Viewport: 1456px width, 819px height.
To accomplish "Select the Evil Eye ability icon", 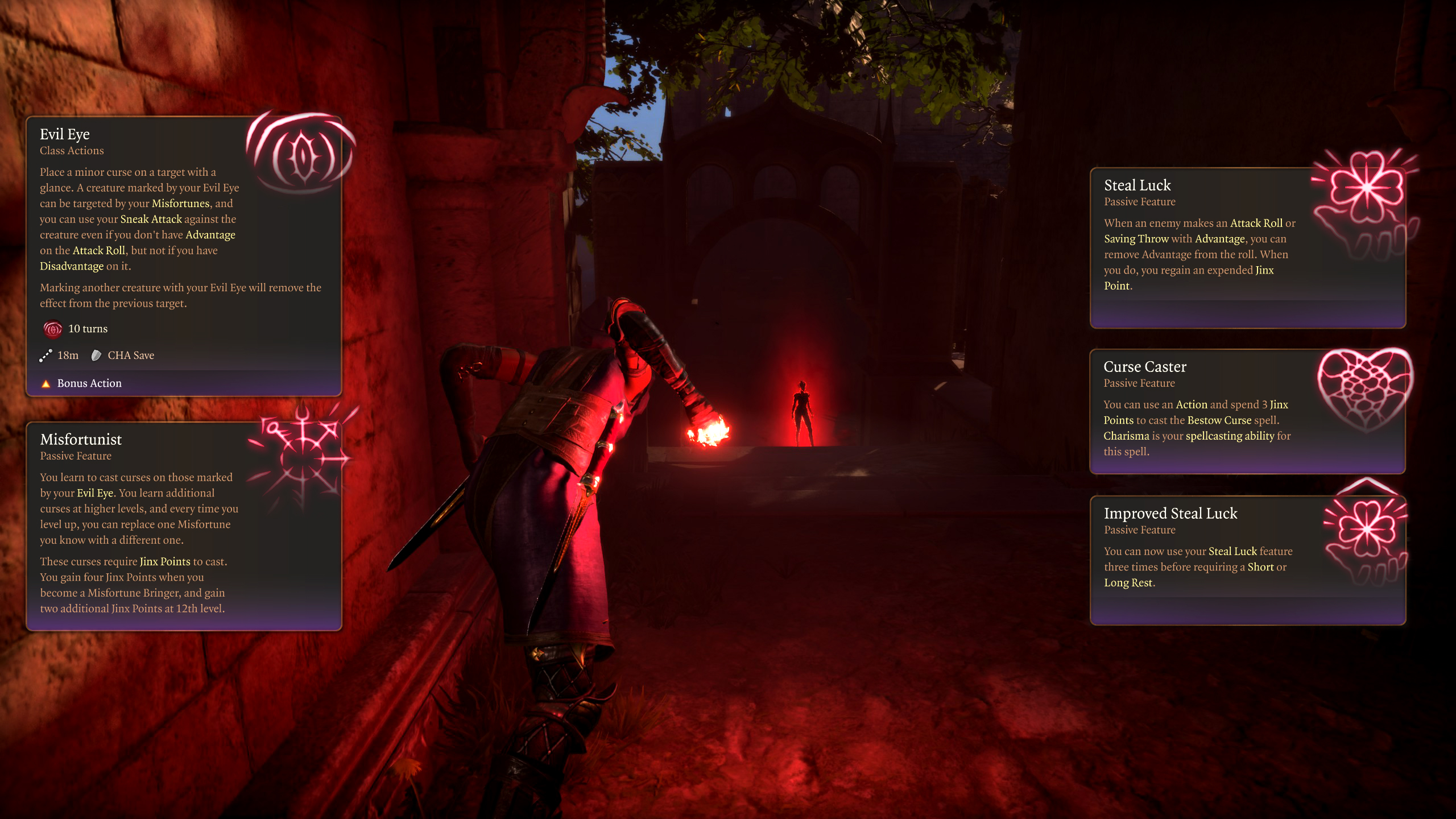I will [303, 155].
